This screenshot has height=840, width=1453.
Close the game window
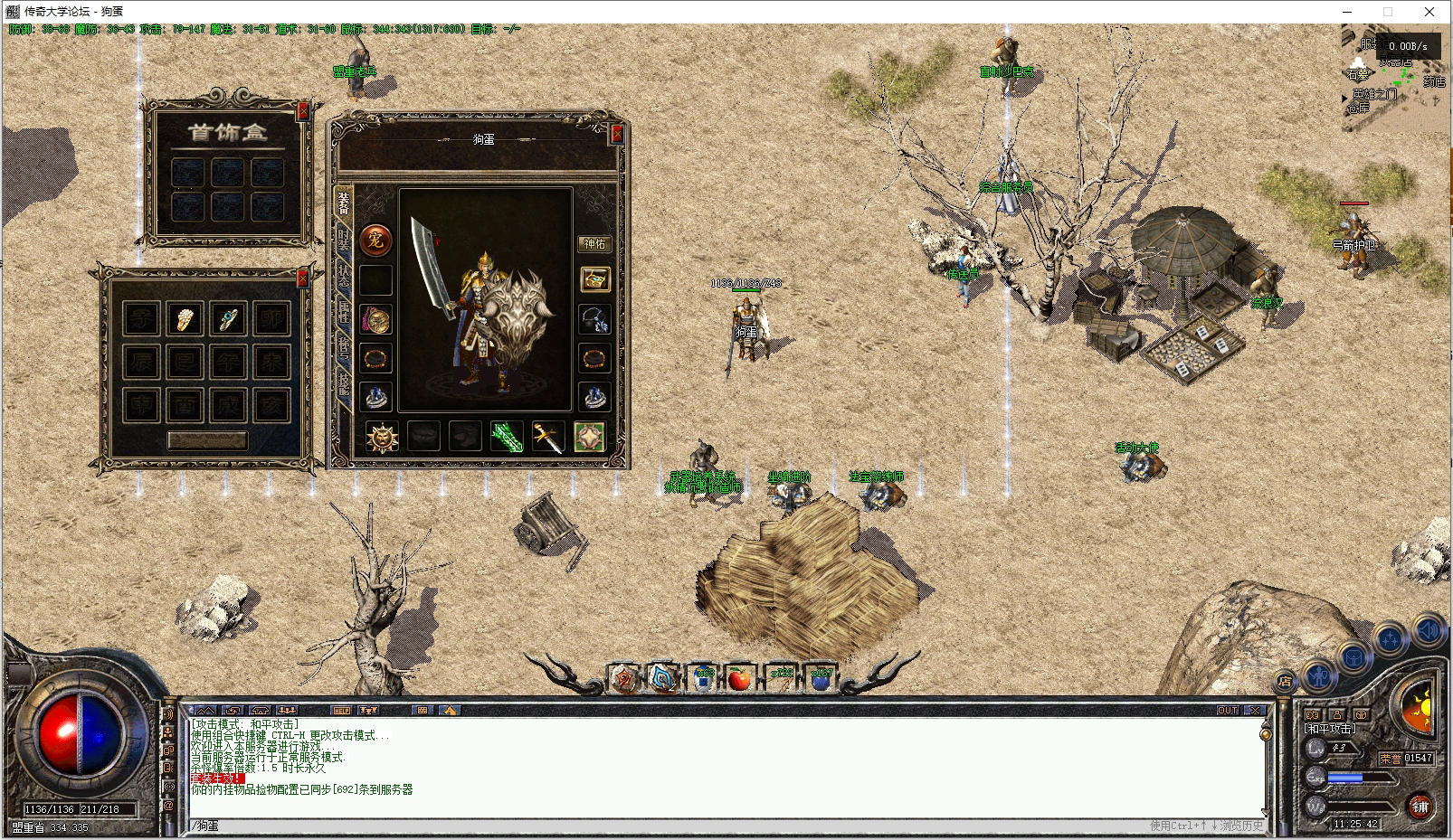(x=1429, y=12)
